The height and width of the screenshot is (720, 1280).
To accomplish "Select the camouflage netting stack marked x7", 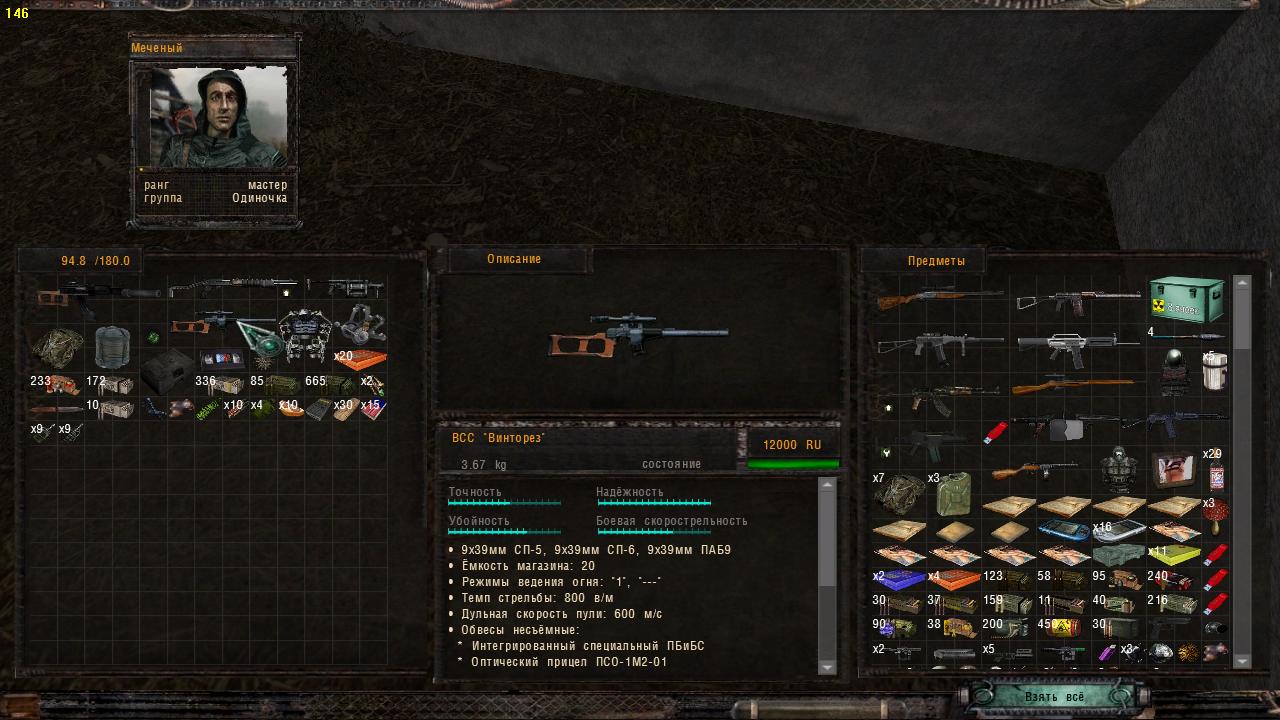I will click(x=898, y=494).
